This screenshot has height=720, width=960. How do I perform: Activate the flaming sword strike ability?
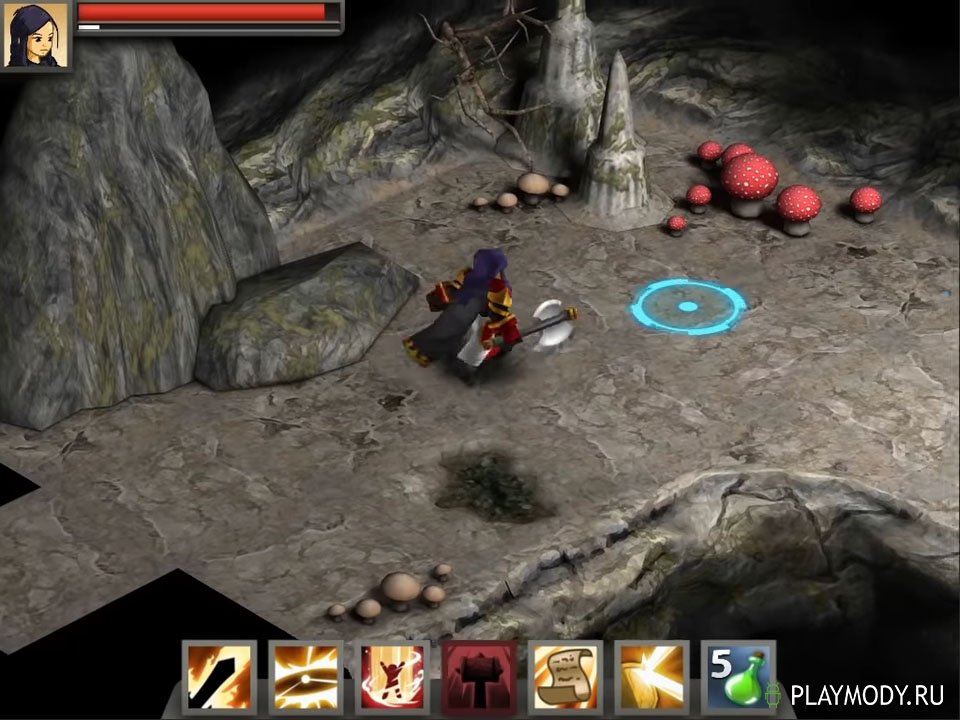pyautogui.click(x=220, y=677)
